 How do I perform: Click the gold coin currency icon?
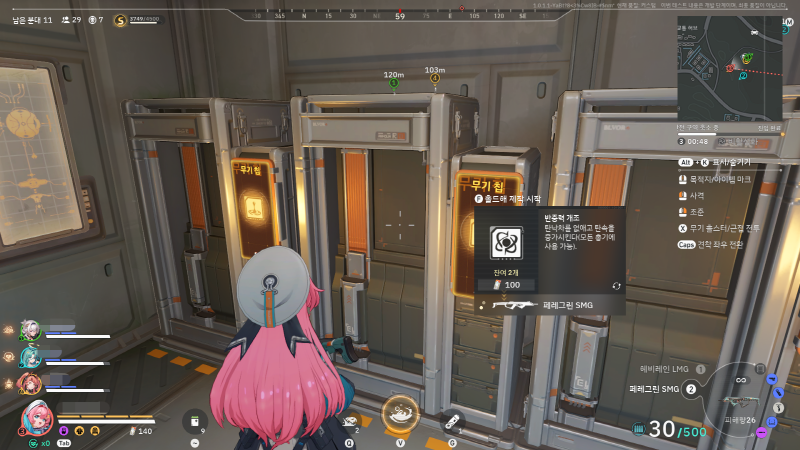[x=121, y=19]
